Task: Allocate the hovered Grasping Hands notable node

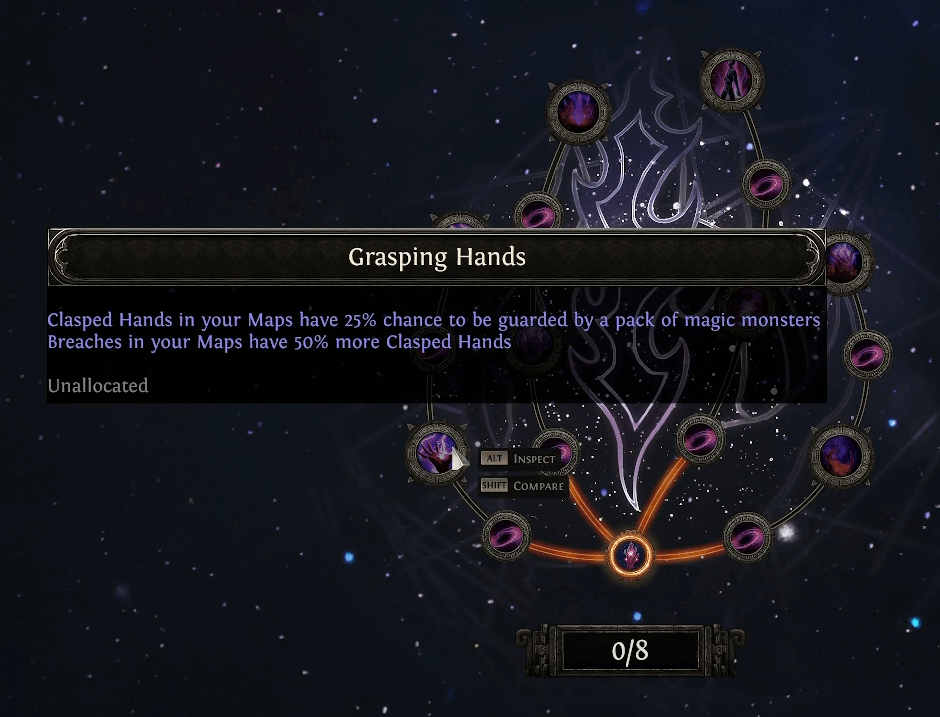Action: 436,452
